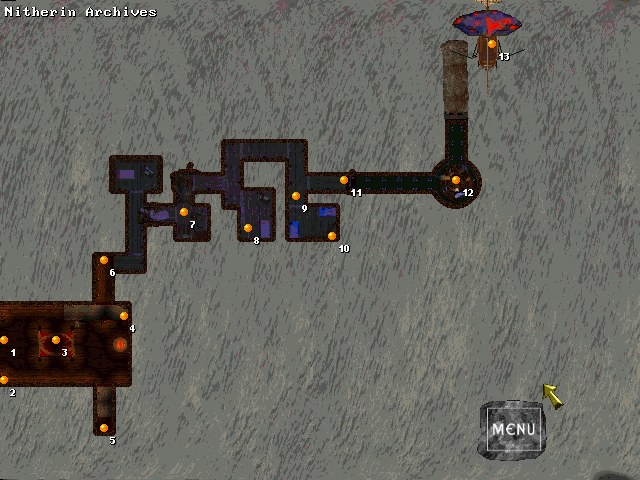Screen dimensions: 640x480
Task: Select the orange marker numbered 5
Action: tap(104, 428)
